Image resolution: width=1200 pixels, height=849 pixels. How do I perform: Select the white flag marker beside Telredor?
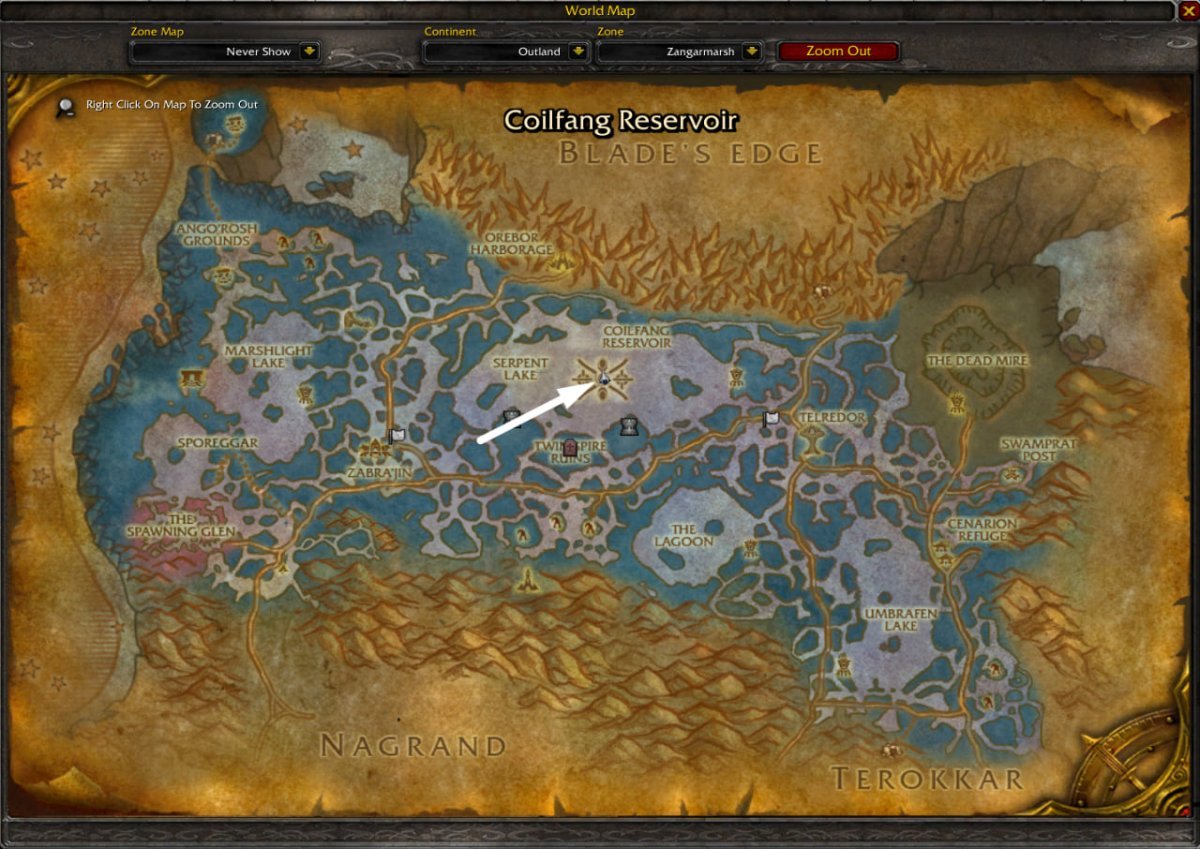point(771,419)
